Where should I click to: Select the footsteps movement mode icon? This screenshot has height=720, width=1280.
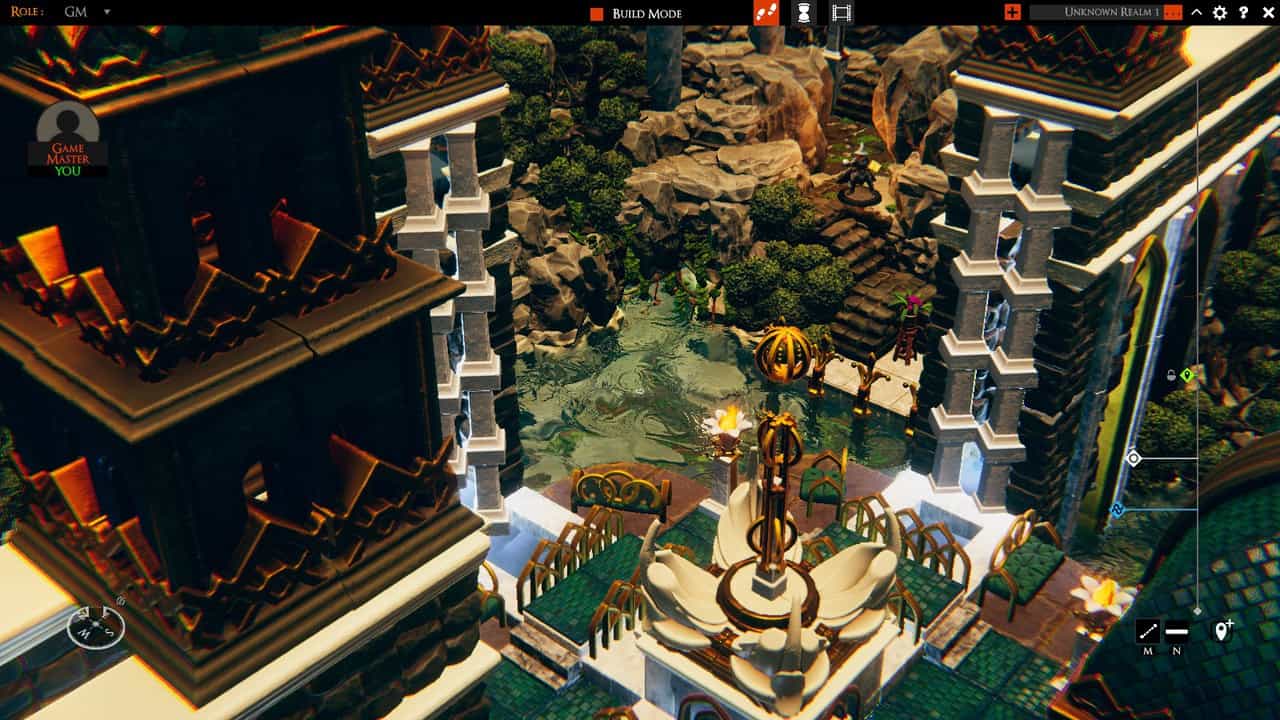click(766, 14)
